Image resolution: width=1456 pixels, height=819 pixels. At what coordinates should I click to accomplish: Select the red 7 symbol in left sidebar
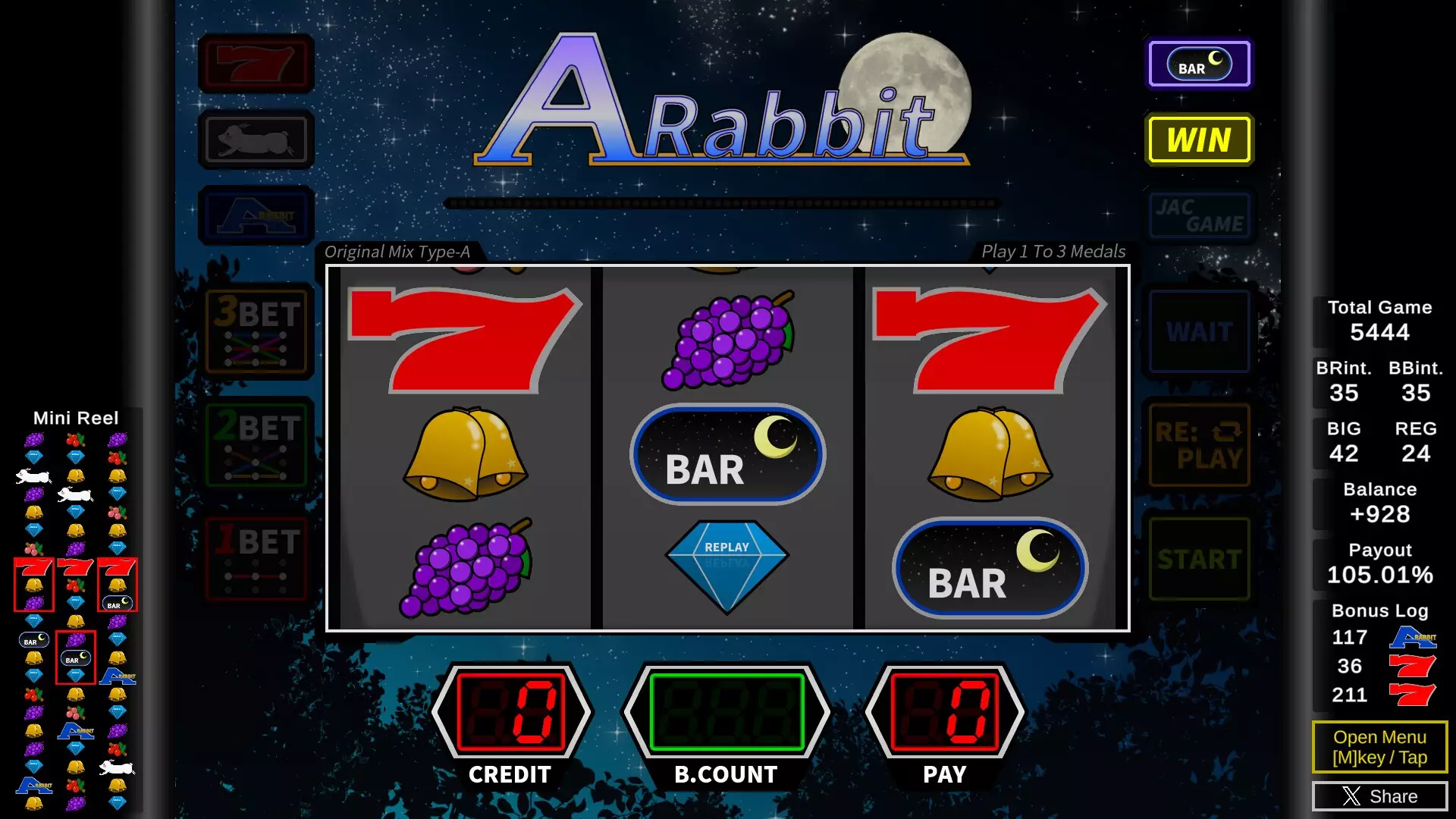coord(255,63)
